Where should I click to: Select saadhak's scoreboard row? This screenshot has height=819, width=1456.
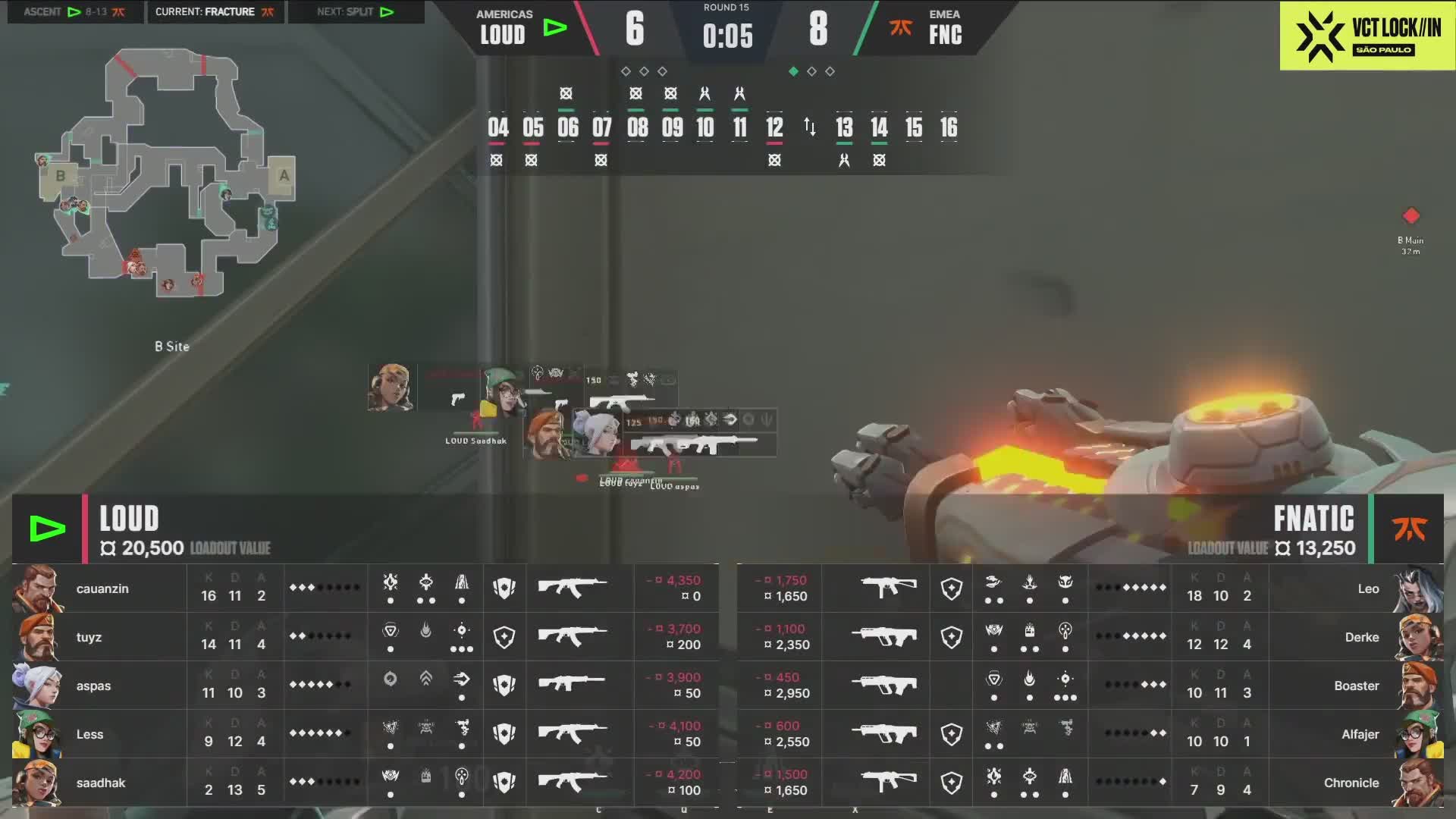[x=100, y=783]
